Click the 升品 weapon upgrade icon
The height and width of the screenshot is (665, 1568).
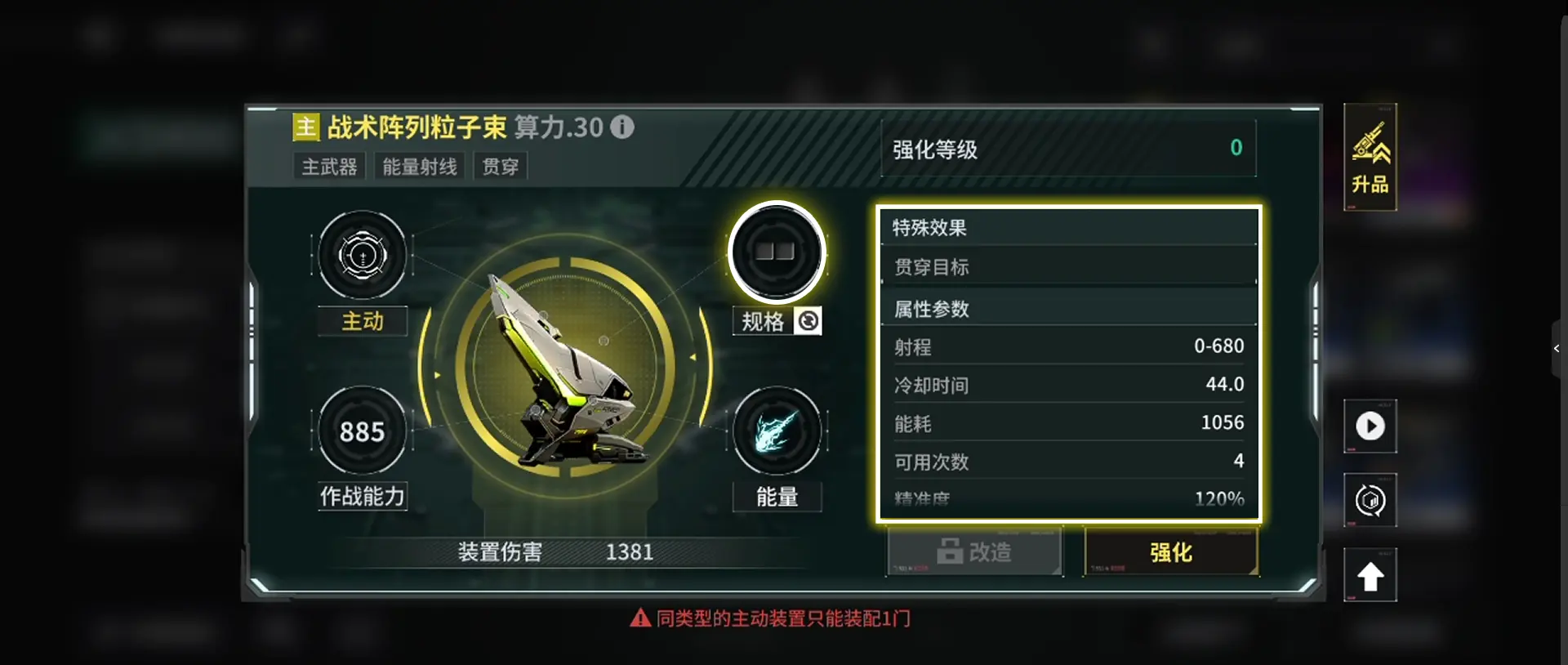(x=1370, y=158)
